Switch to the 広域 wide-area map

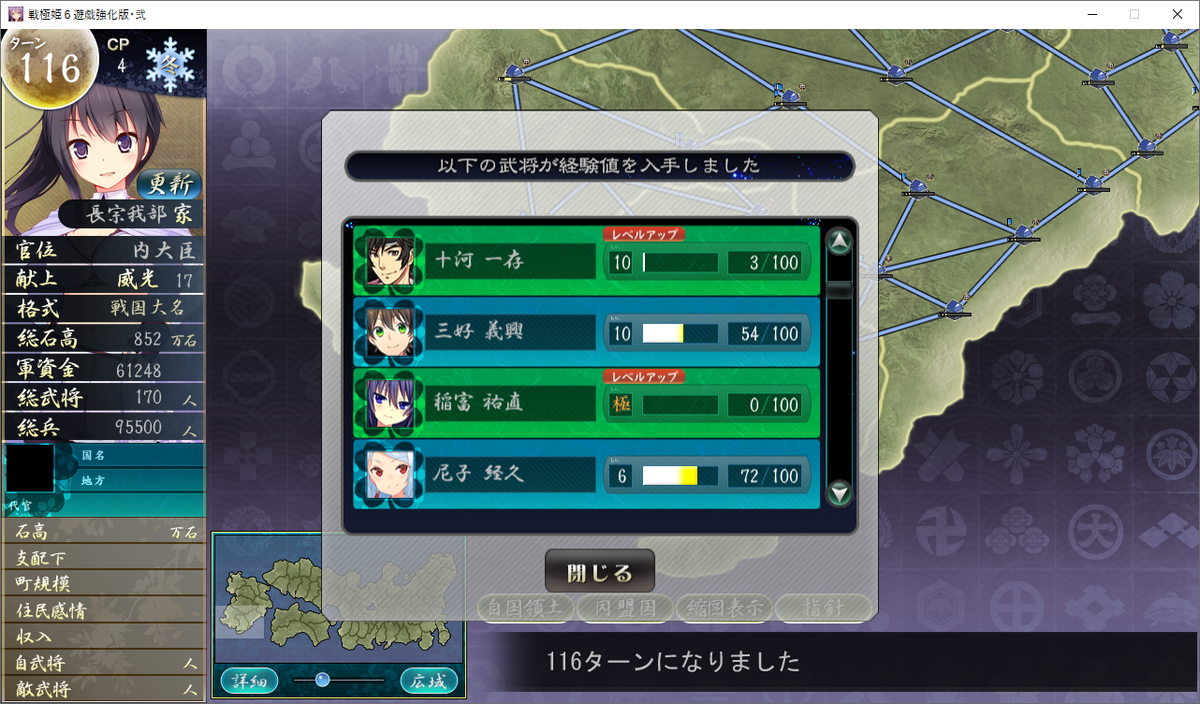tap(429, 681)
